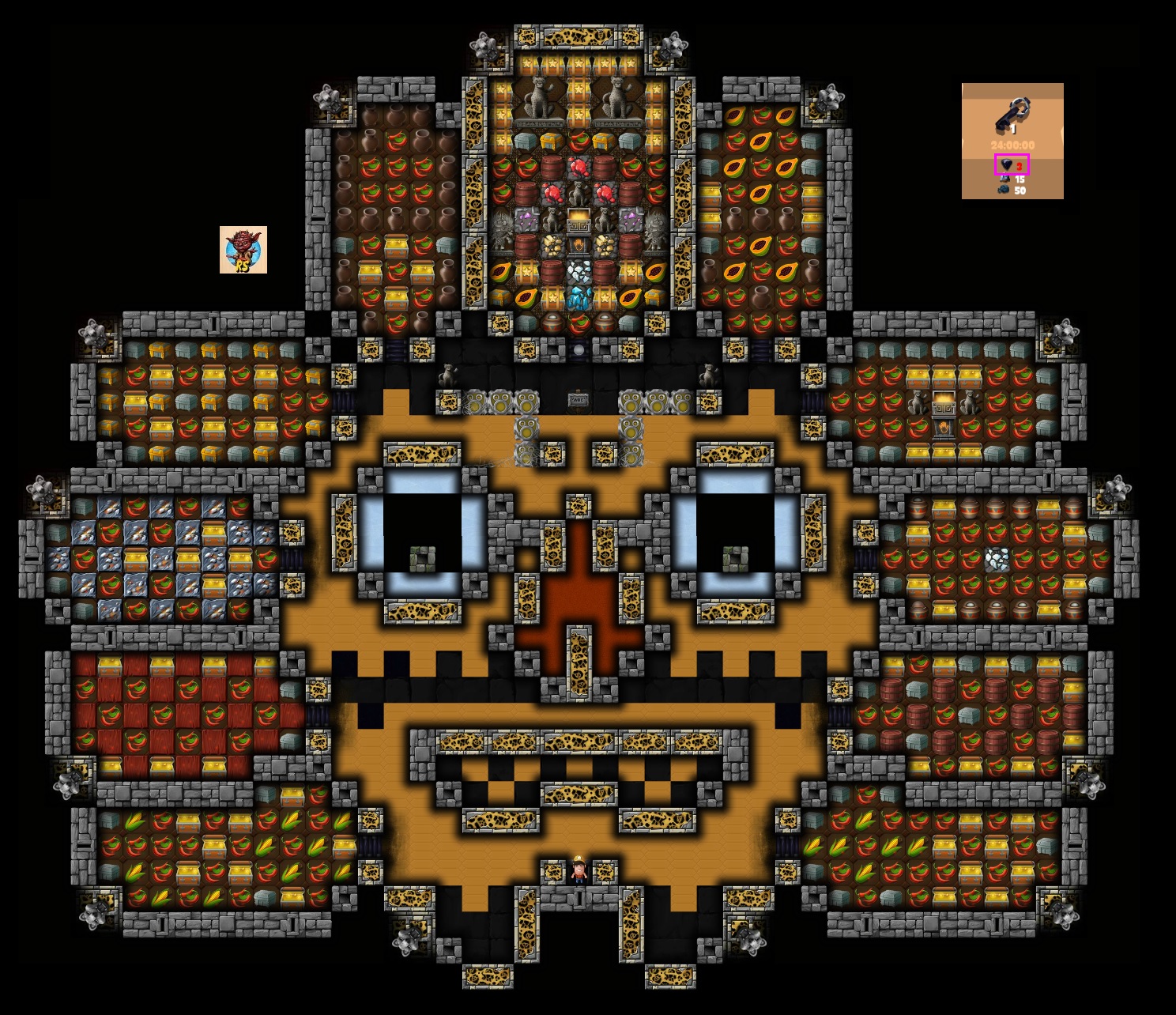Click the glowing furnace shrine on the right wing

pos(944,400)
